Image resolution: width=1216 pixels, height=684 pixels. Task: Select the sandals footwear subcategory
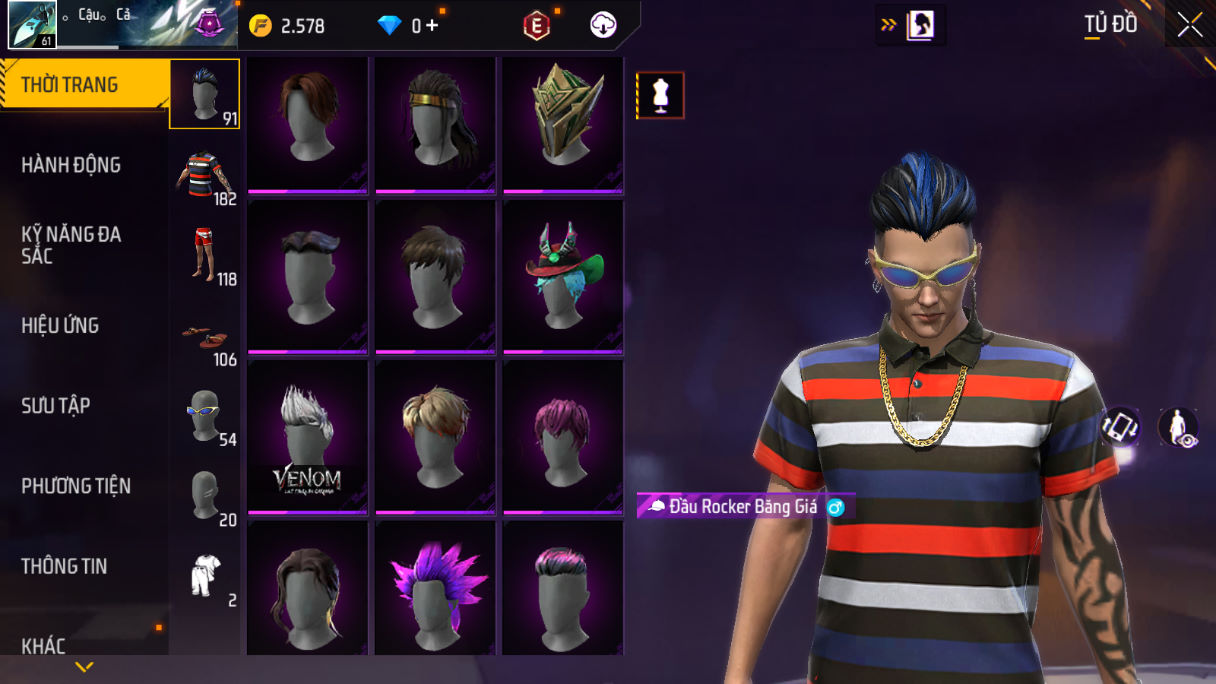click(204, 337)
